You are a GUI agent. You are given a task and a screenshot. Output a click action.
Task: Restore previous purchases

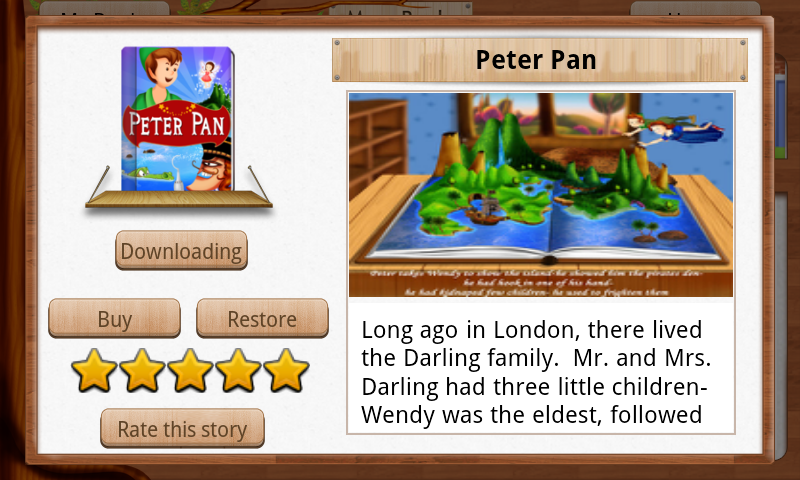(262, 319)
